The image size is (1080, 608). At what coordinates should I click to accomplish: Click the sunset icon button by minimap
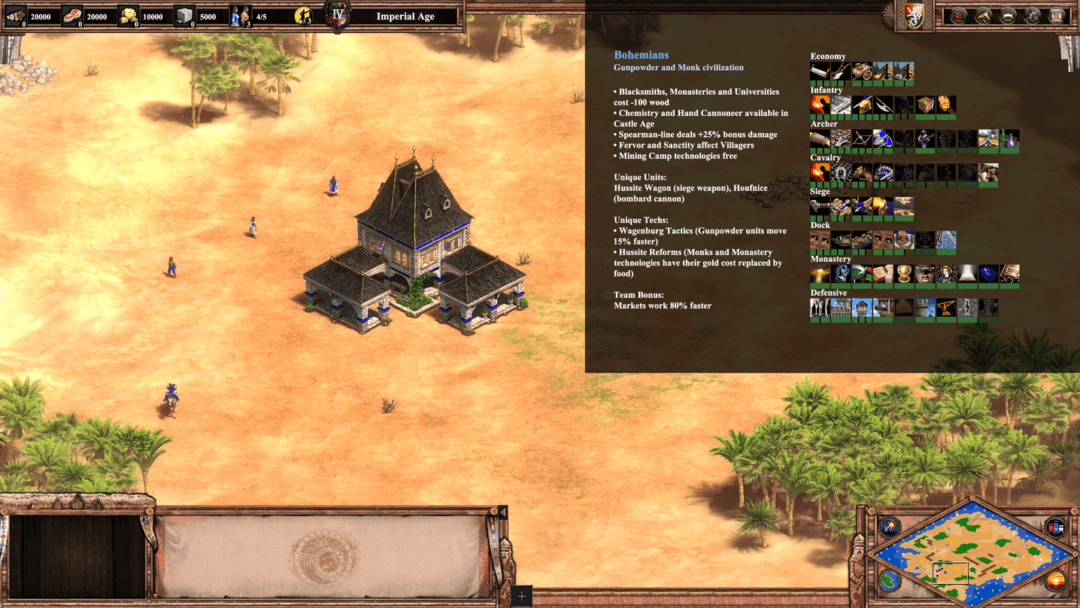[1054, 581]
